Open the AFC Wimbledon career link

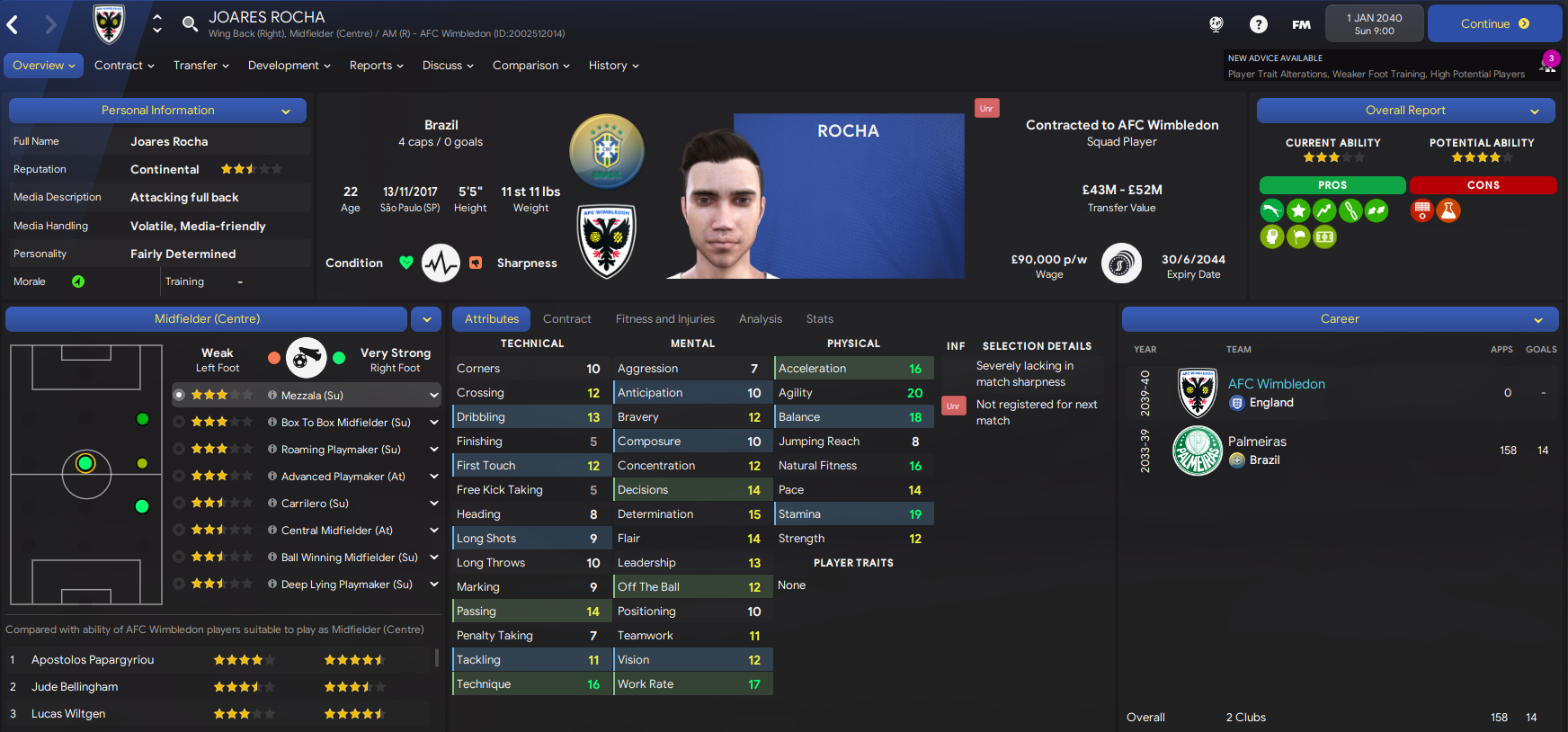[1276, 384]
